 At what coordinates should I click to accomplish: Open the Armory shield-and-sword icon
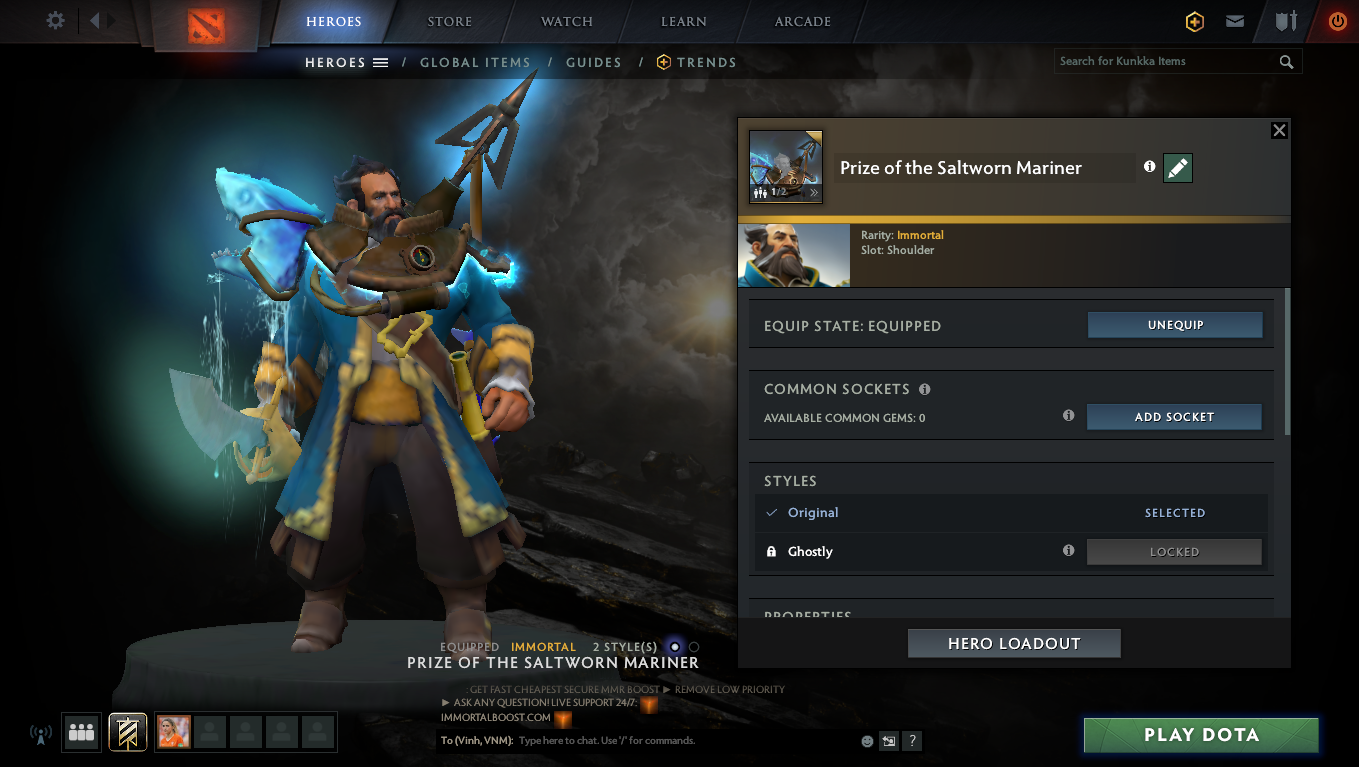tap(1286, 21)
